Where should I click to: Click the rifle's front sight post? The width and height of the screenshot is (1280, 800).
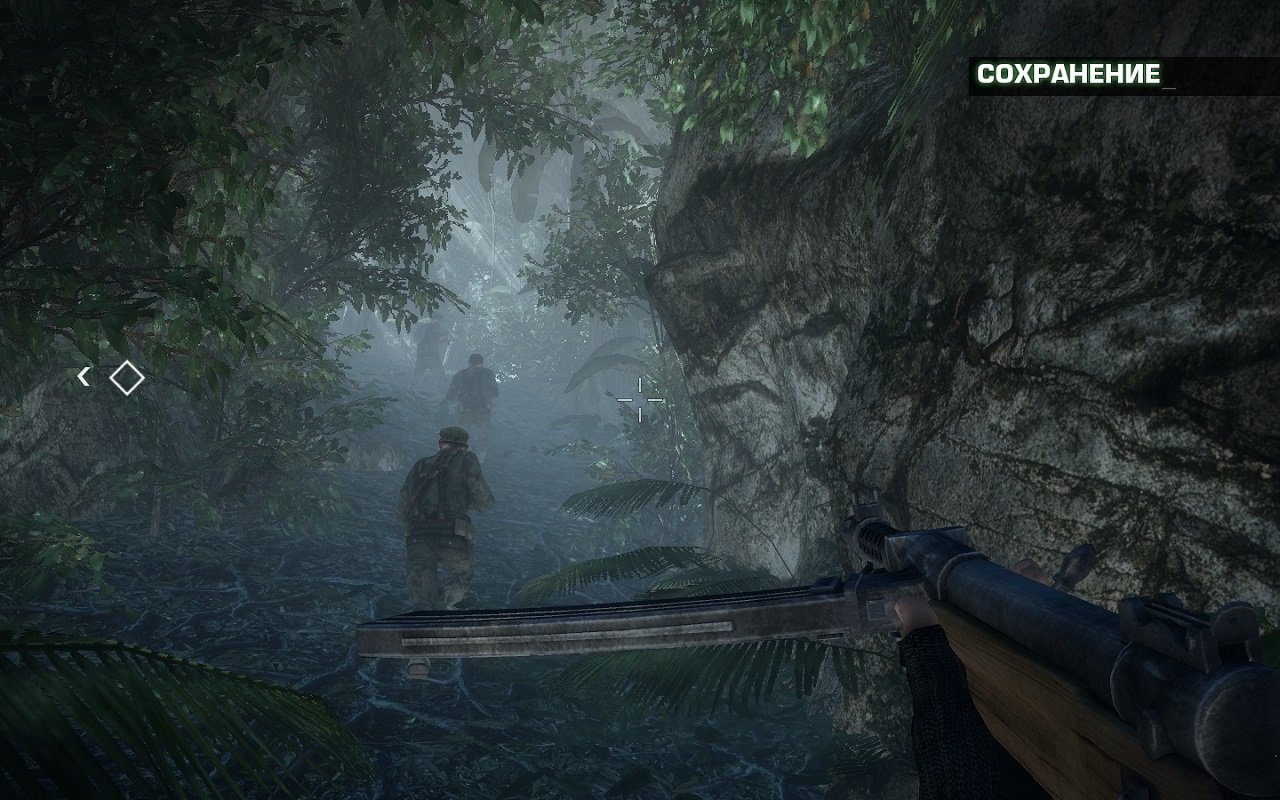(862, 500)
